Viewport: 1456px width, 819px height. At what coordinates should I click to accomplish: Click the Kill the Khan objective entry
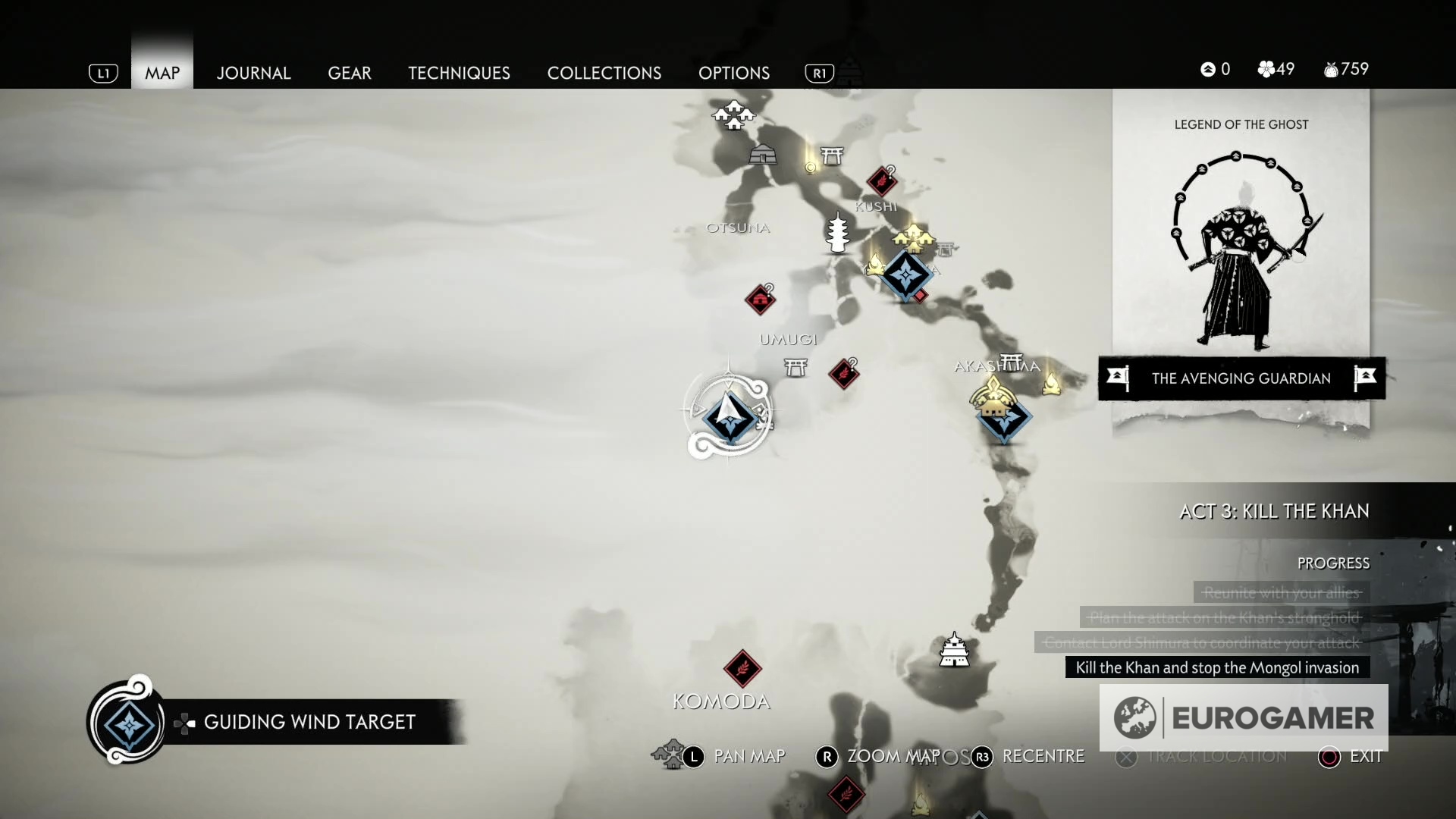click(x=1217, y=667)
